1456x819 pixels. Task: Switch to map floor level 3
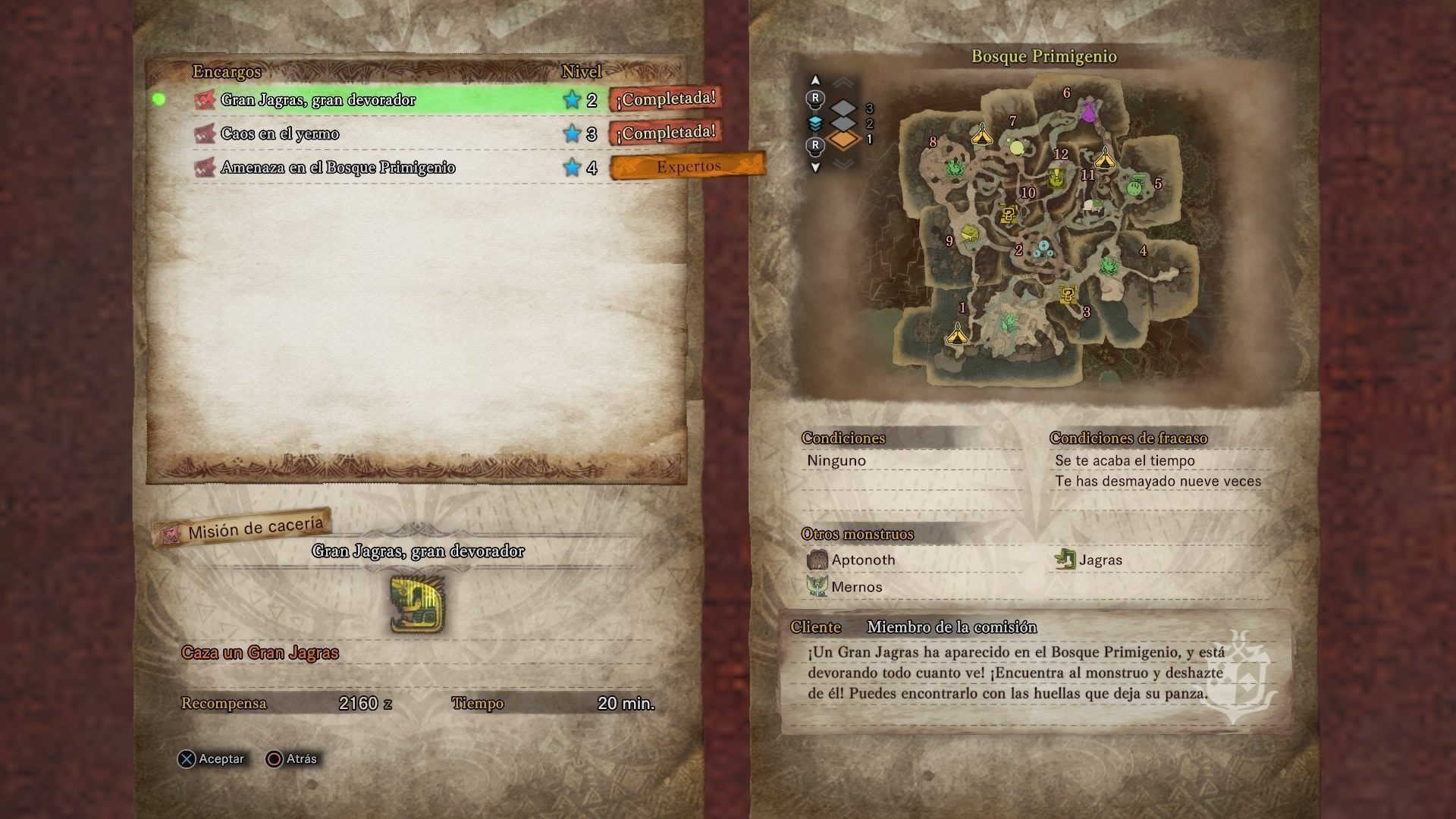tap(844, 108)
